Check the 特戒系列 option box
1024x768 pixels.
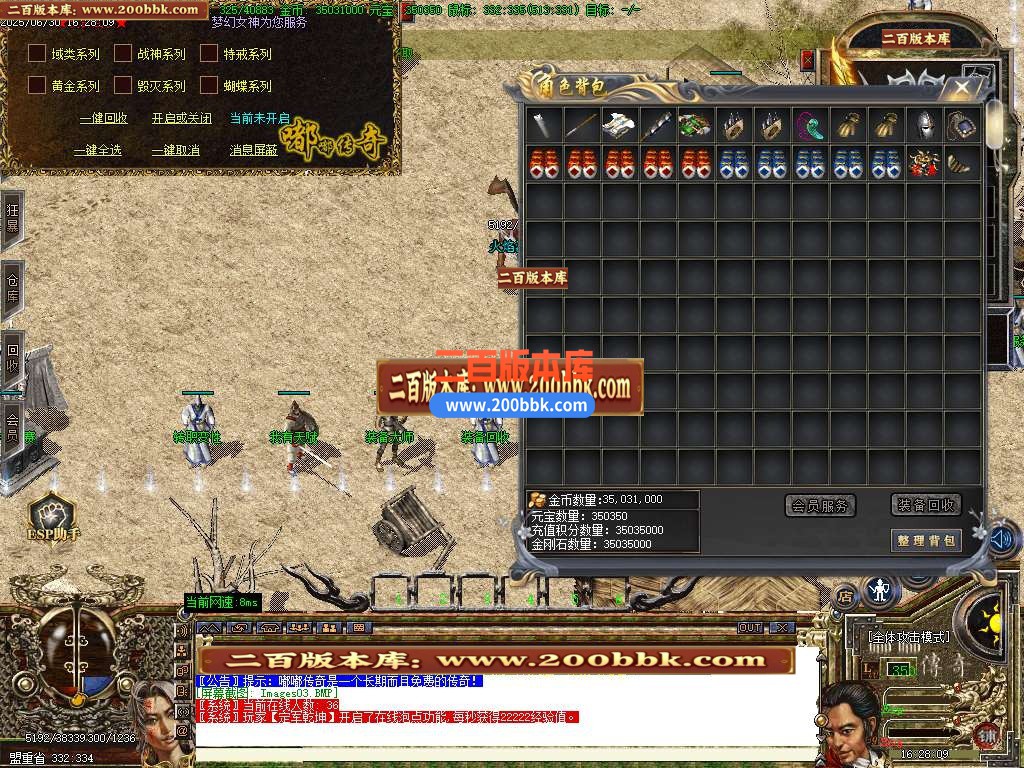click(x=209, y=54)
